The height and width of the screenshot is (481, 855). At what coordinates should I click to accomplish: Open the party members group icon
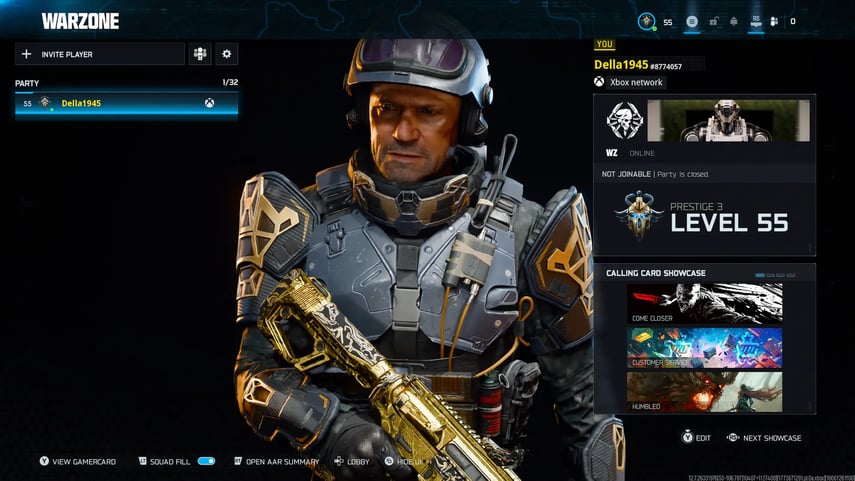click(200, 54)
